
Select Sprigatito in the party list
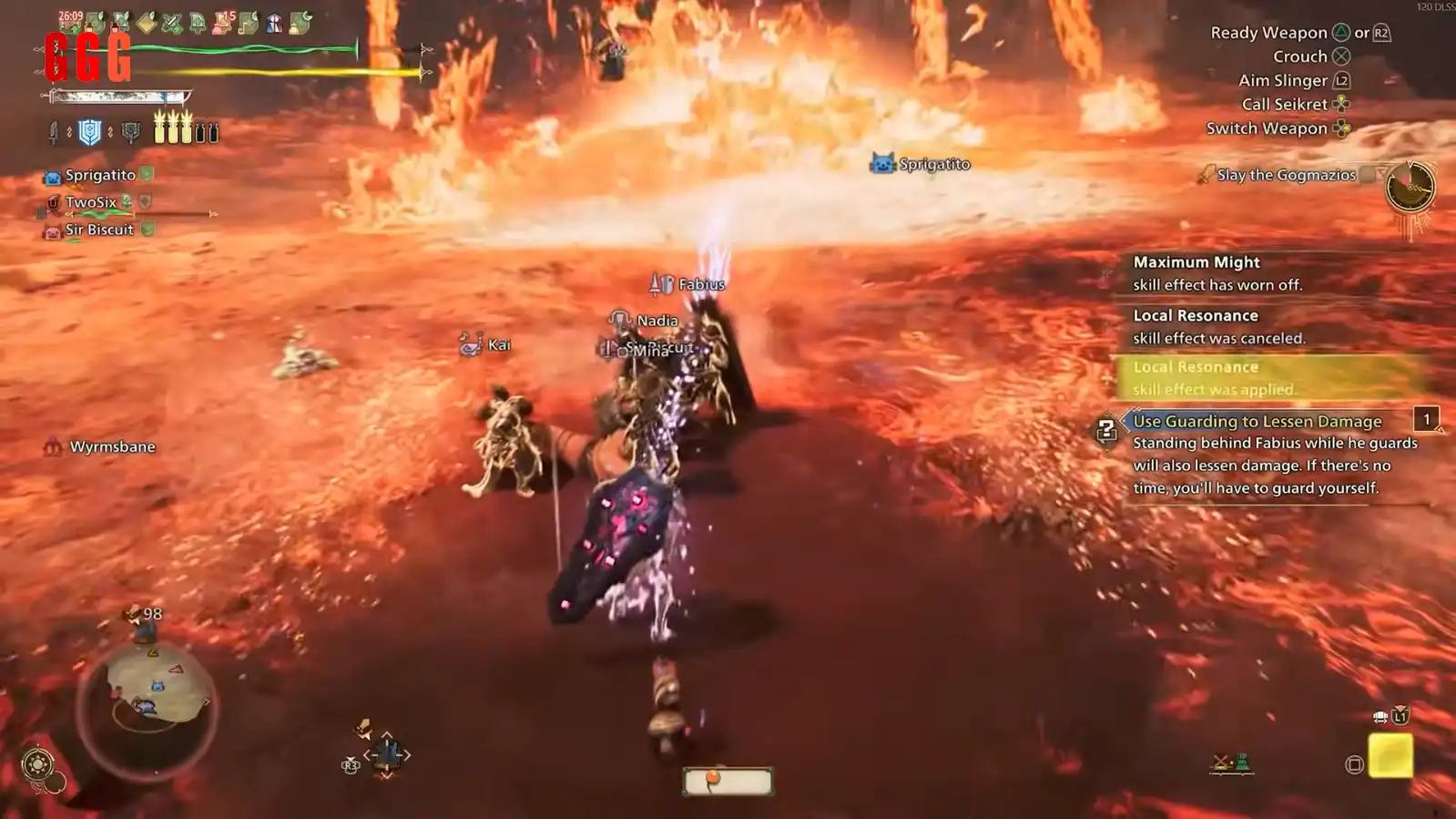pyautogui.click(x=99, y=175)
